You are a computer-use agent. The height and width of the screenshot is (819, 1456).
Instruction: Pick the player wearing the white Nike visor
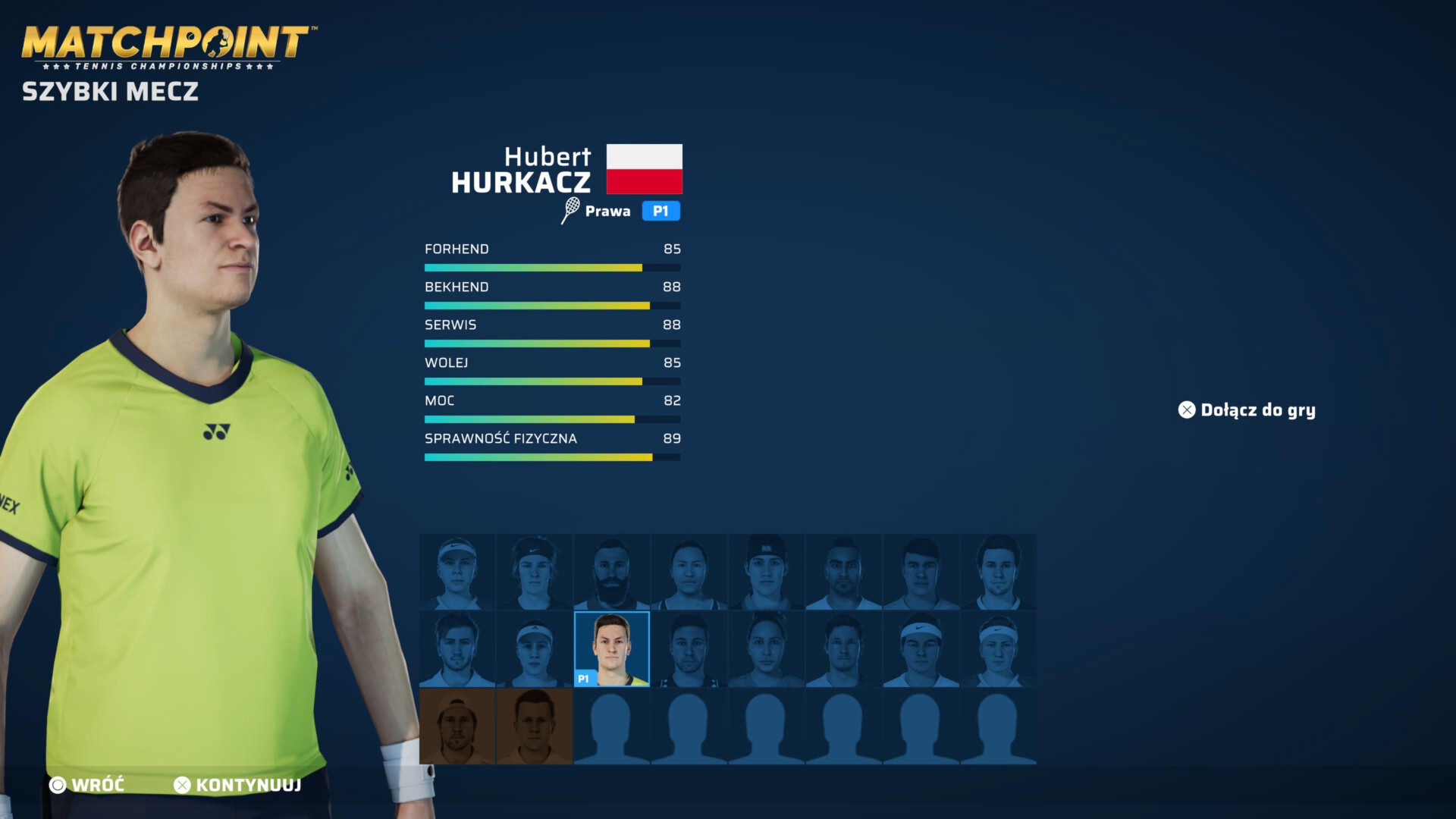(457, 573)
